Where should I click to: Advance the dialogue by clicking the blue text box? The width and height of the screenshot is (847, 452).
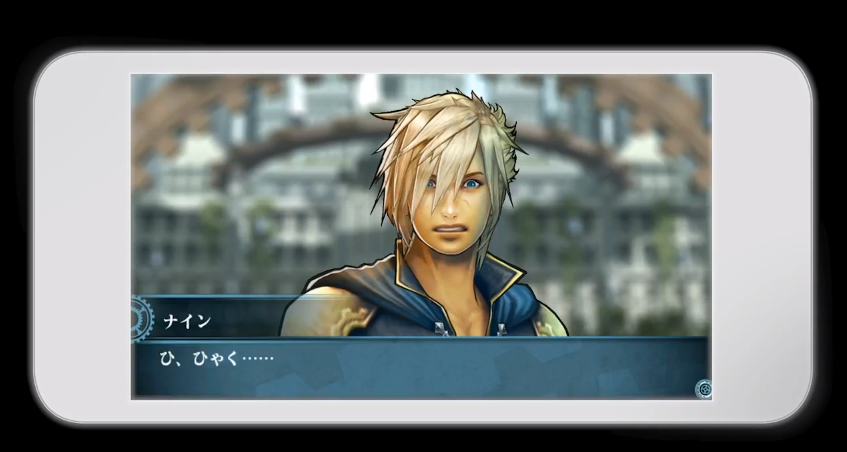coord(420,368)
